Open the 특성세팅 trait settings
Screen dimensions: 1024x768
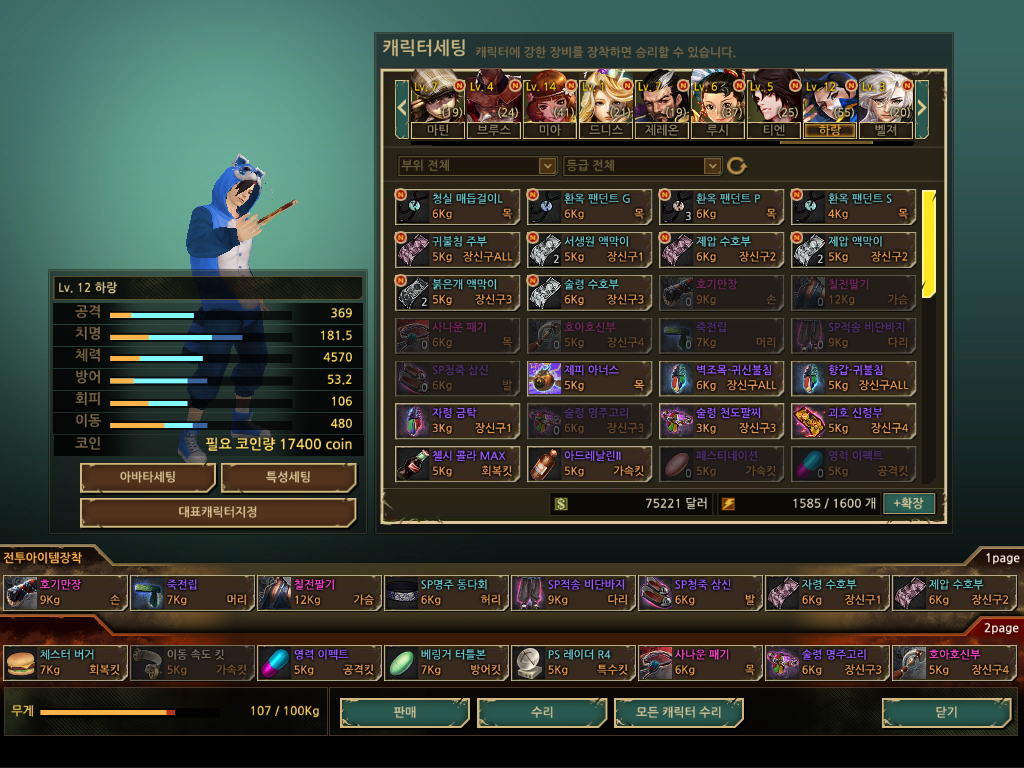[288, 477]
